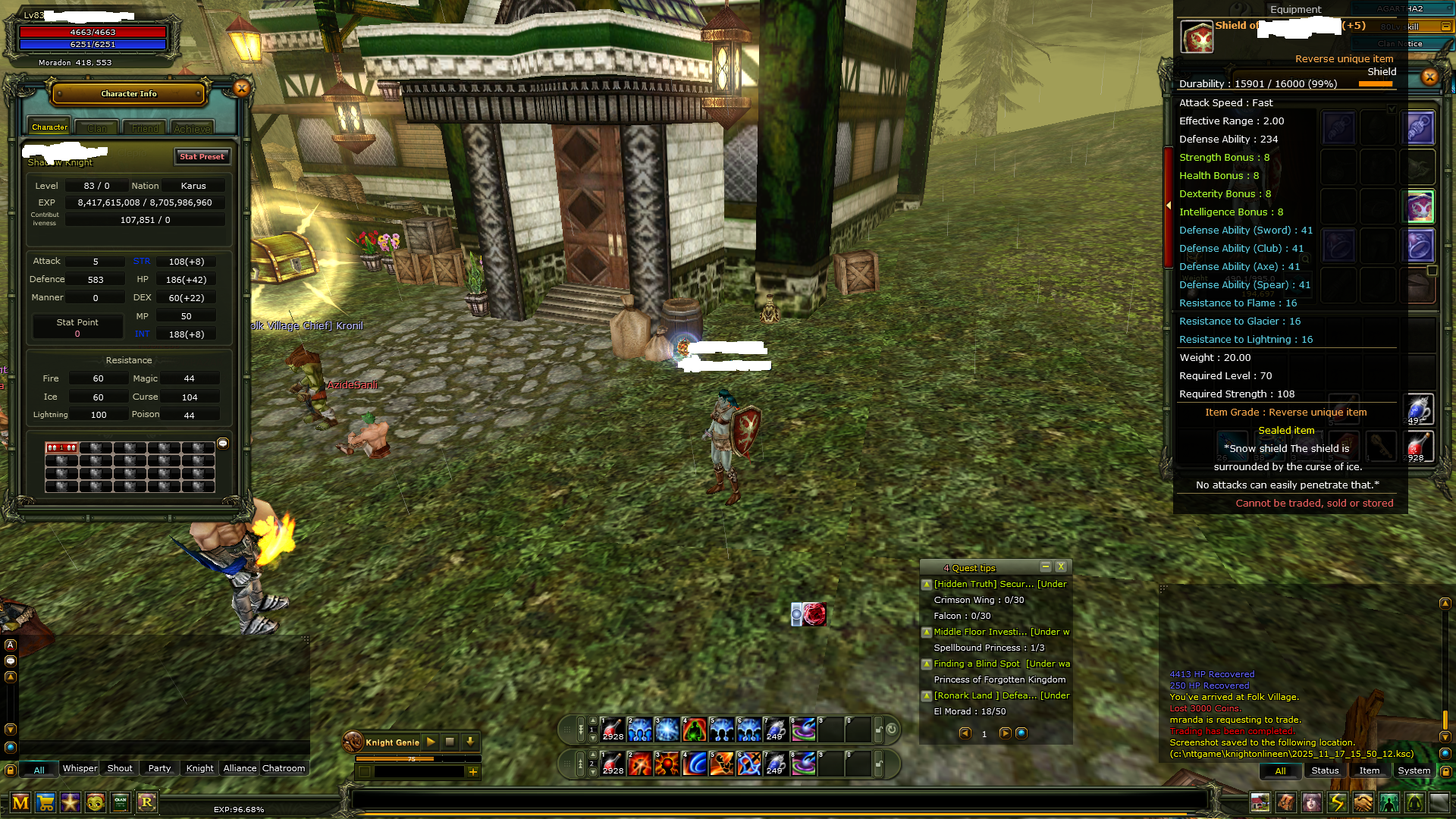Minimize the Quest tips panel
The width and height of the screenshot is (1456, 819).
pyautogui.click(x=1045, y=566)
